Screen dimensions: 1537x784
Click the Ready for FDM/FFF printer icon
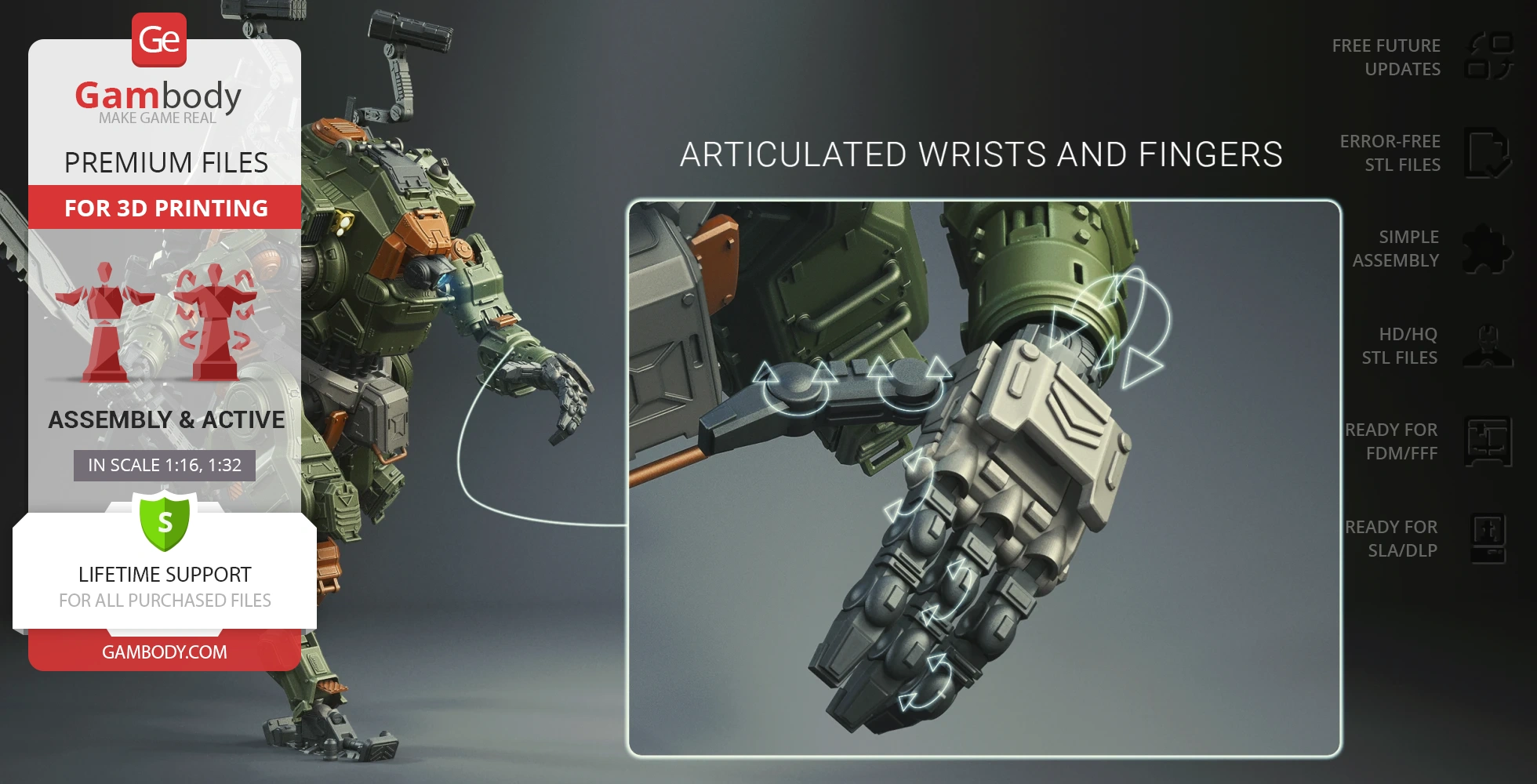coord(1488,441)
